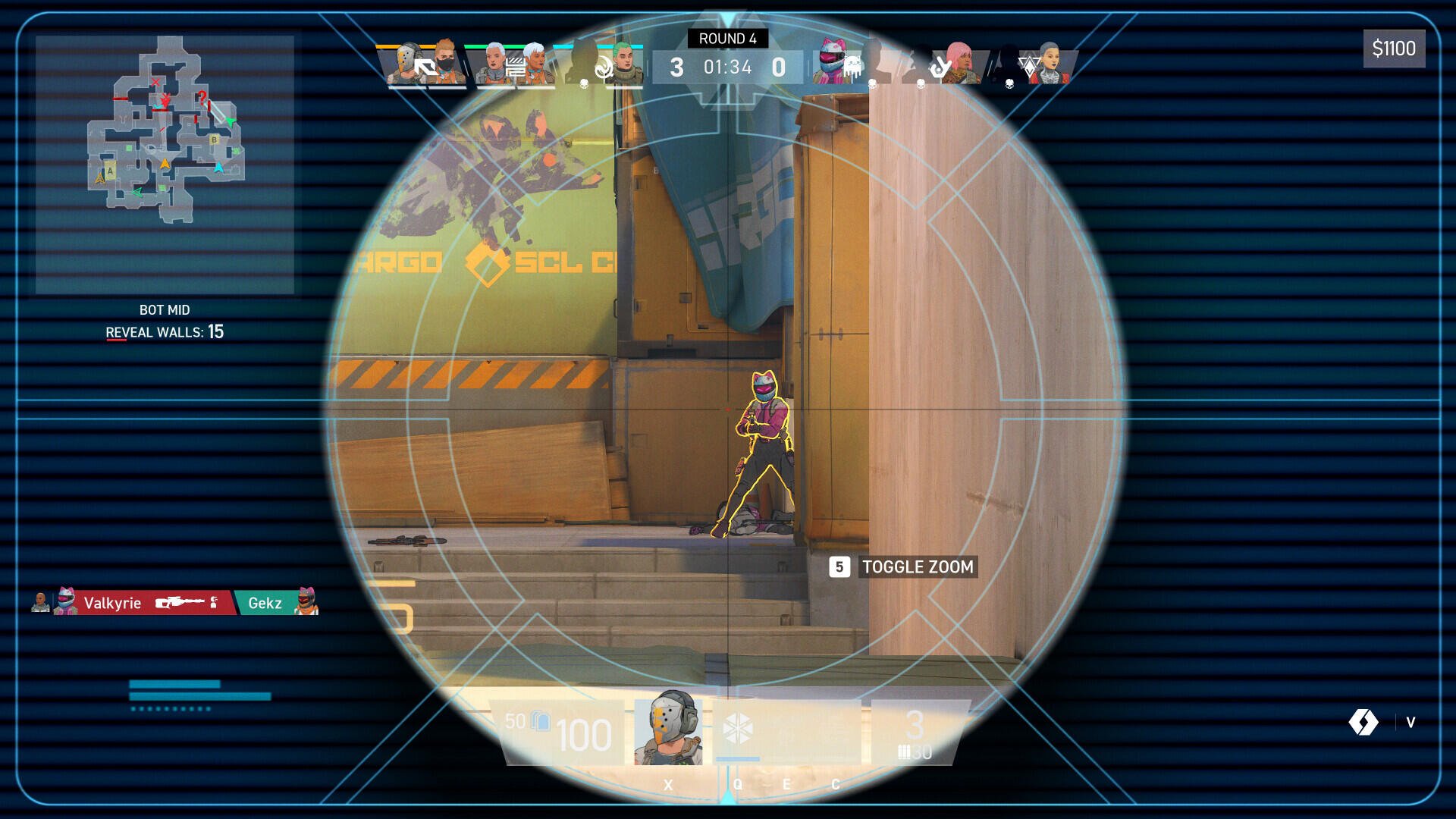
Task: Activate the snowflake ability icon bound to Q
Action: pyautogui.click(x=739, y=730)
